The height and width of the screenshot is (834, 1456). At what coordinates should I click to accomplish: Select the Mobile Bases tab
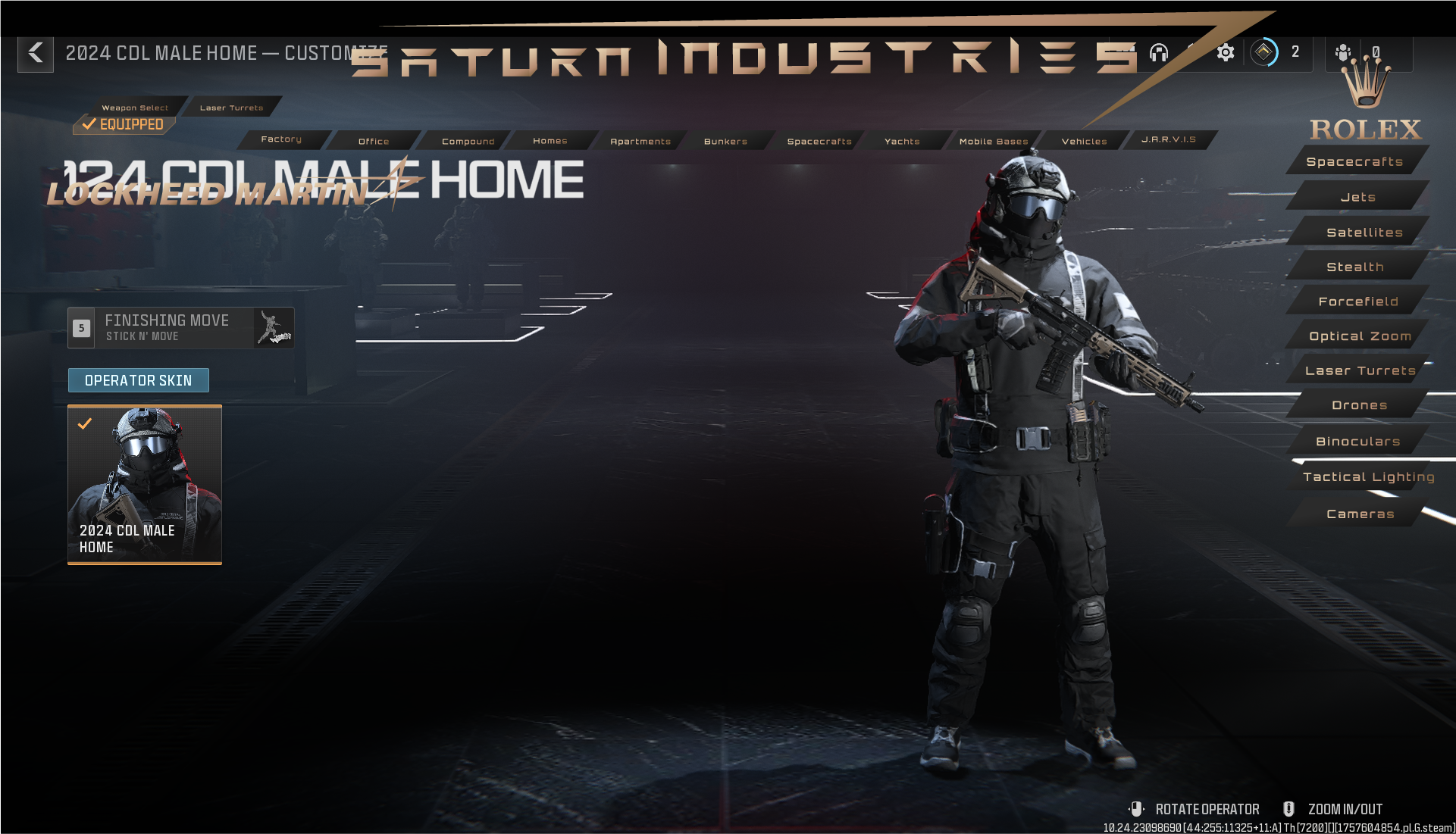(x=994, y=141)
